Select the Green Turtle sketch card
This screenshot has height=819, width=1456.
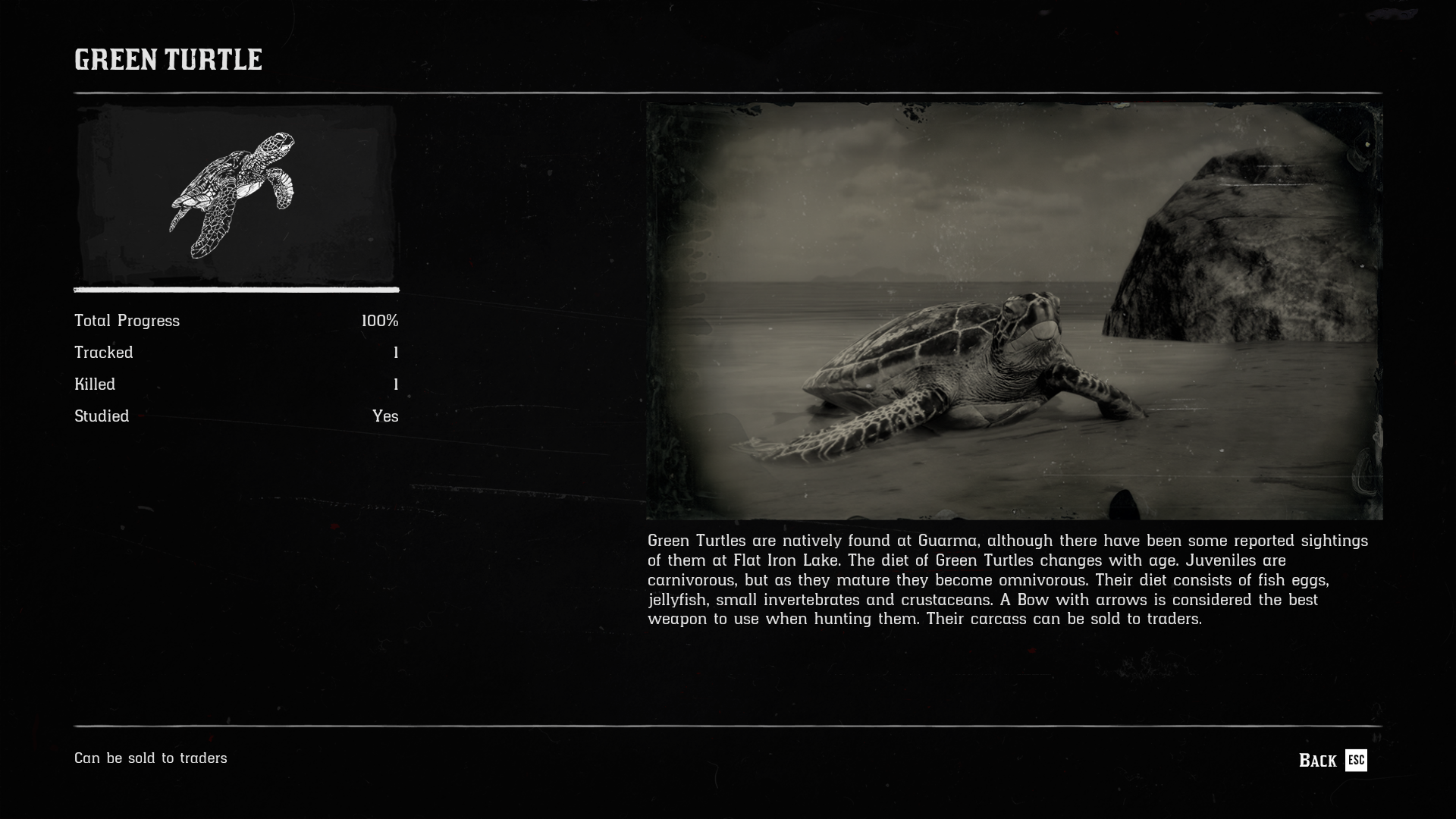[x=236, y=195]
